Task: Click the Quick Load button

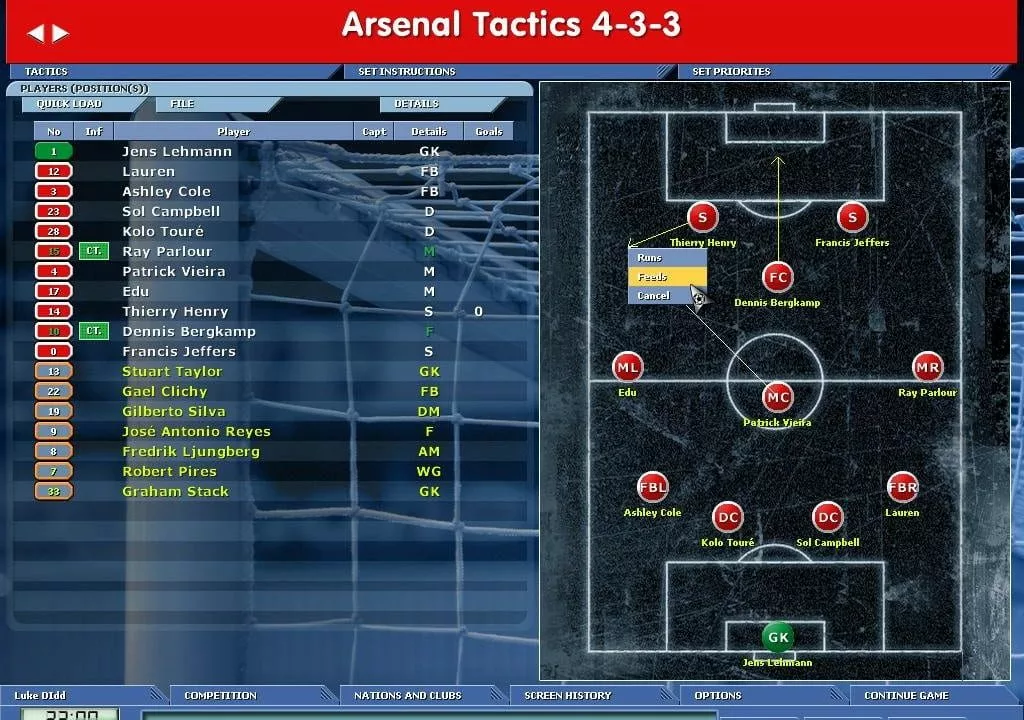Action: tap(69, 104)
